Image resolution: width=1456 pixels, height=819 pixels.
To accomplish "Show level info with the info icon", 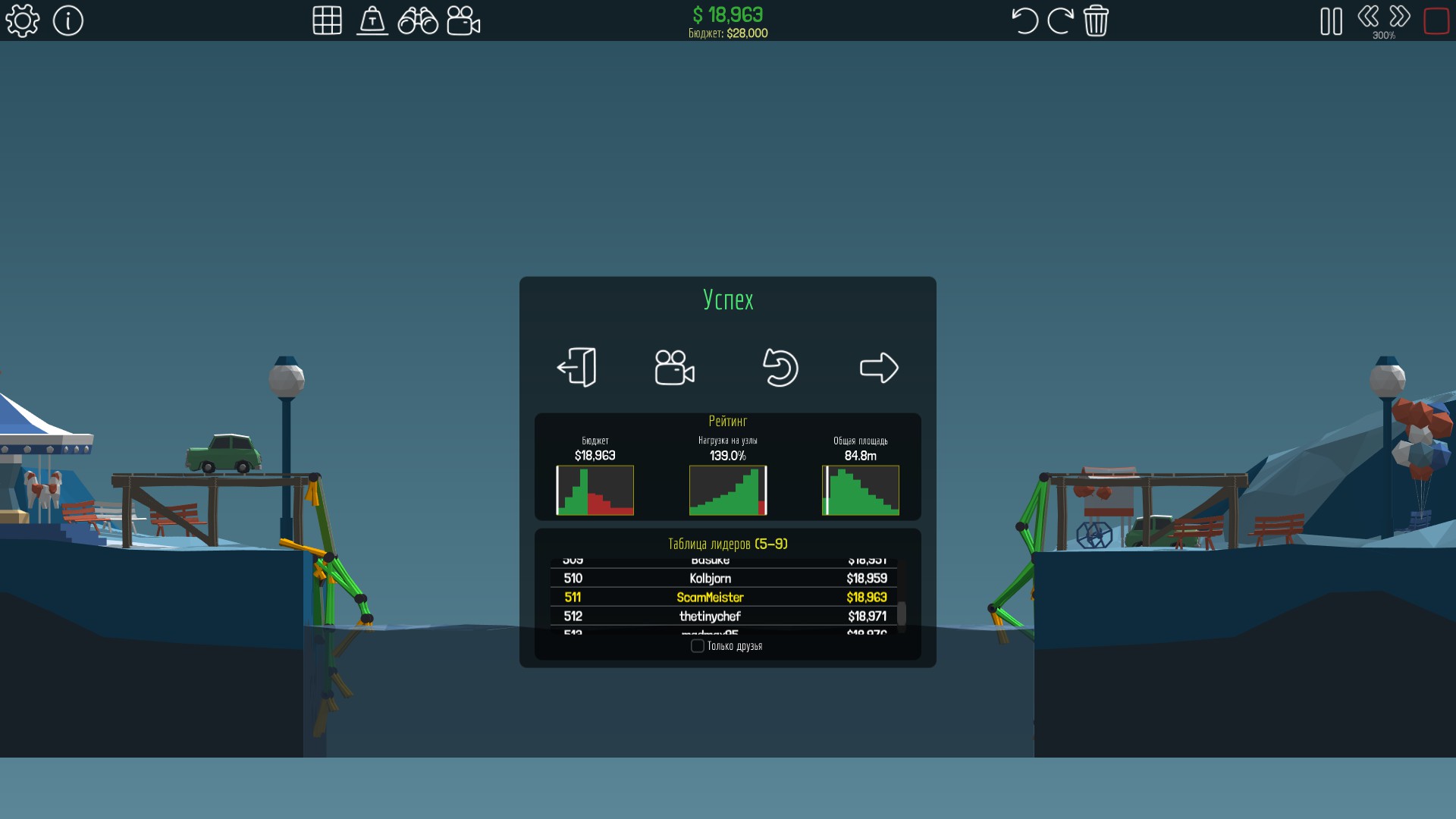I will pyautogui.click(x=68, y=20).
